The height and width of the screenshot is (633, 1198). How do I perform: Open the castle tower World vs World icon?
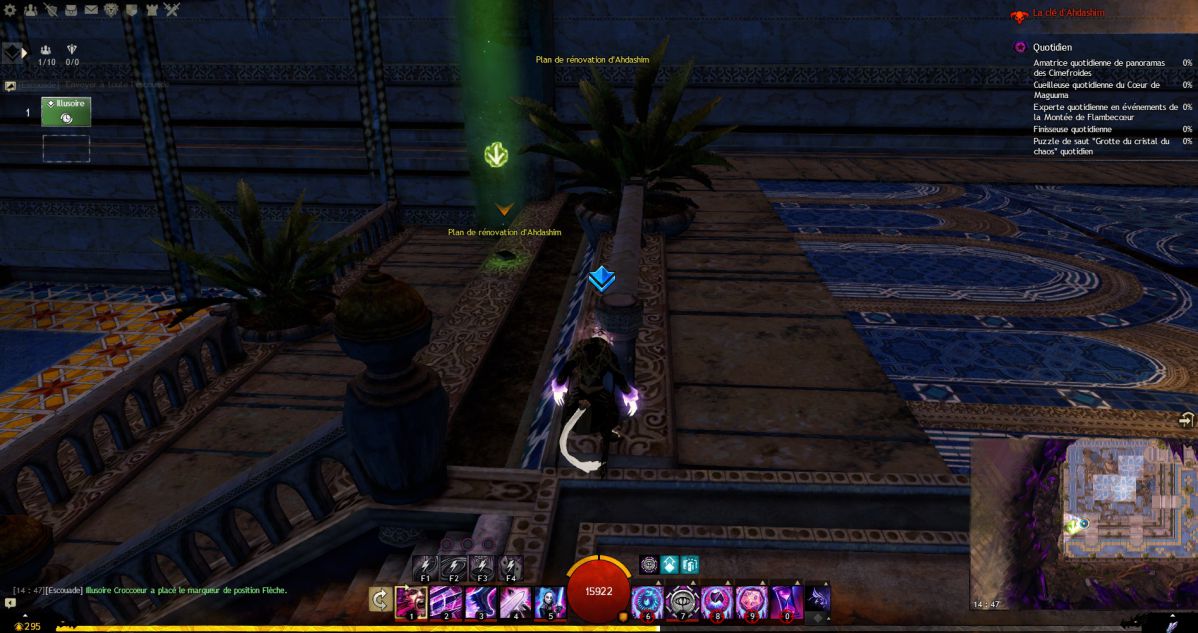[151, 10]
